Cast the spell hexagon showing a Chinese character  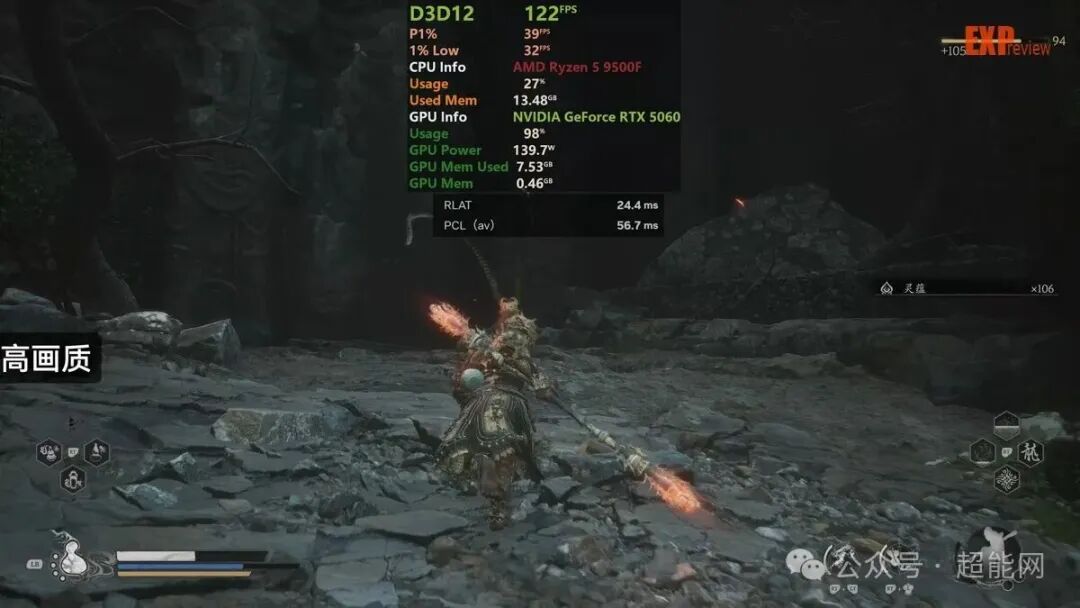pyautogui.click(x=1030, y=452)
